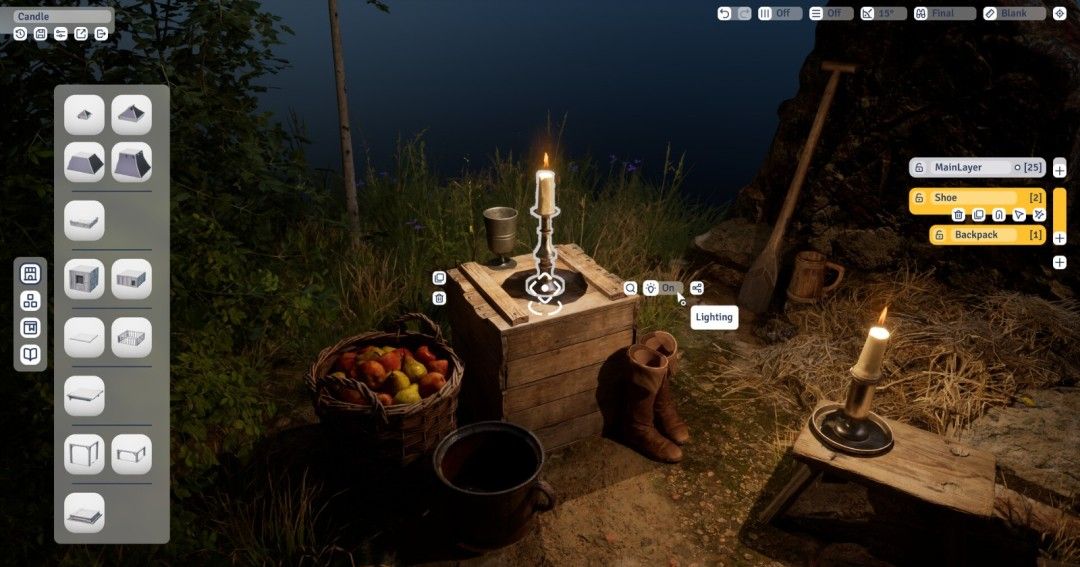Image resolution: width=1080 pixels, height=567 pixels.
Task: Switch to the building category tab
Action: pyautogui.click(x=30, y=273)
